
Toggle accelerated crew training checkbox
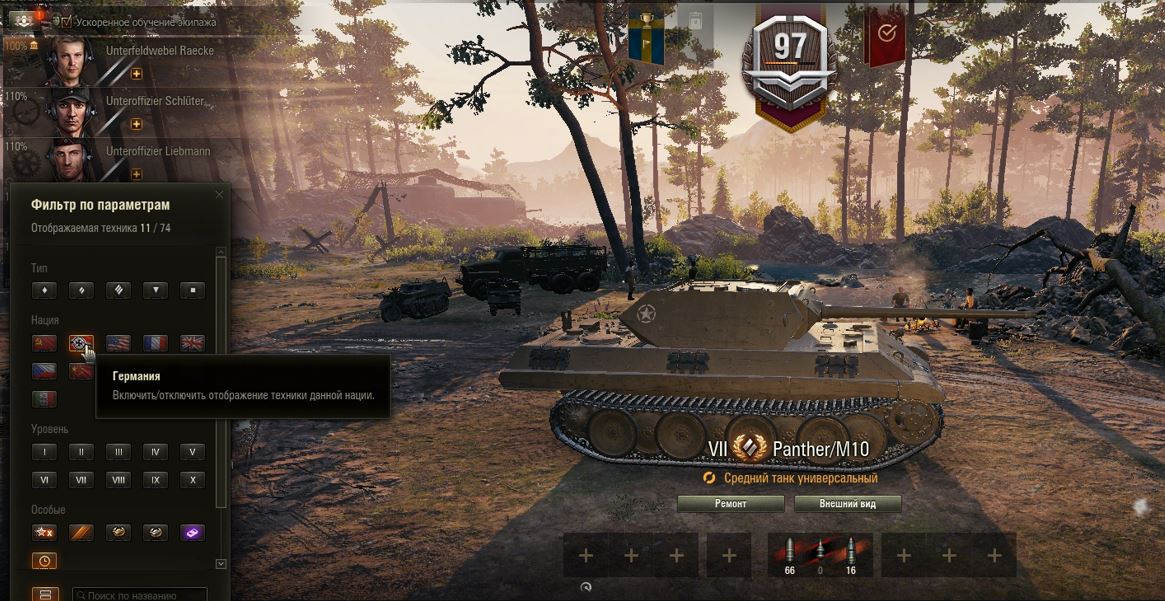click(x=66, y=21)
